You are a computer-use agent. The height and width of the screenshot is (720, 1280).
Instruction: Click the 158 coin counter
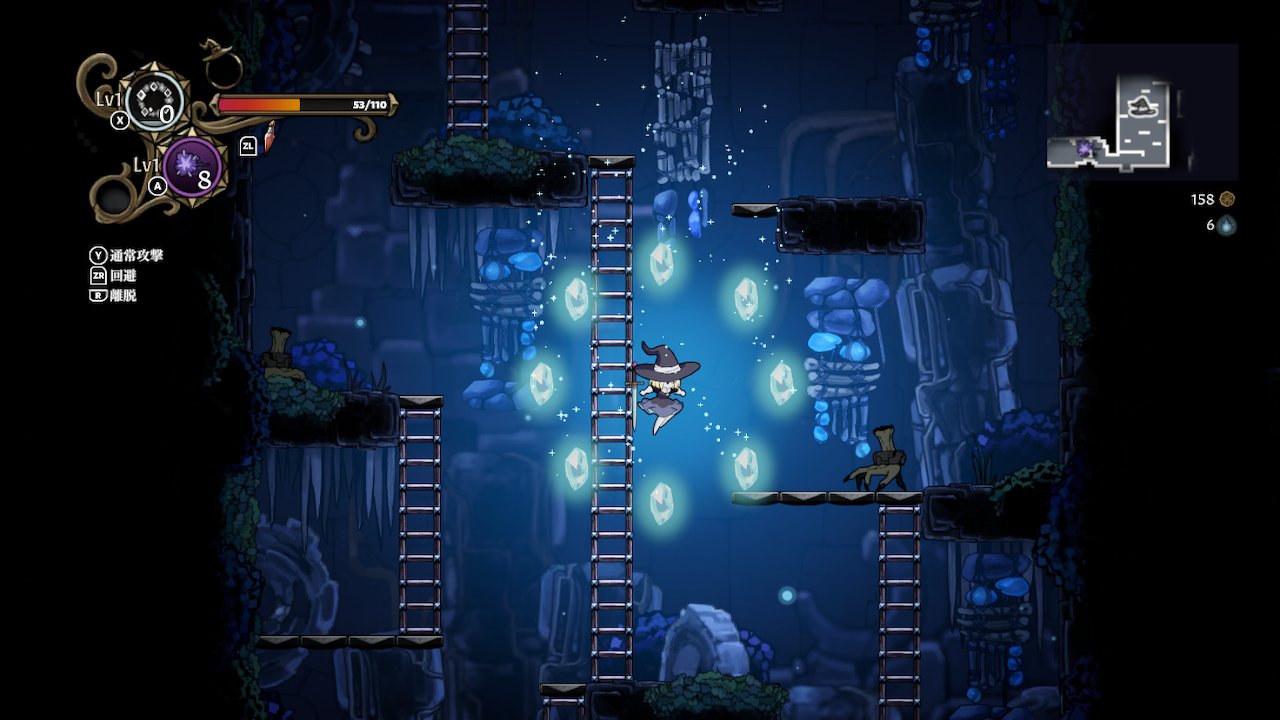pyautogui.click(x=1203, y=199)
